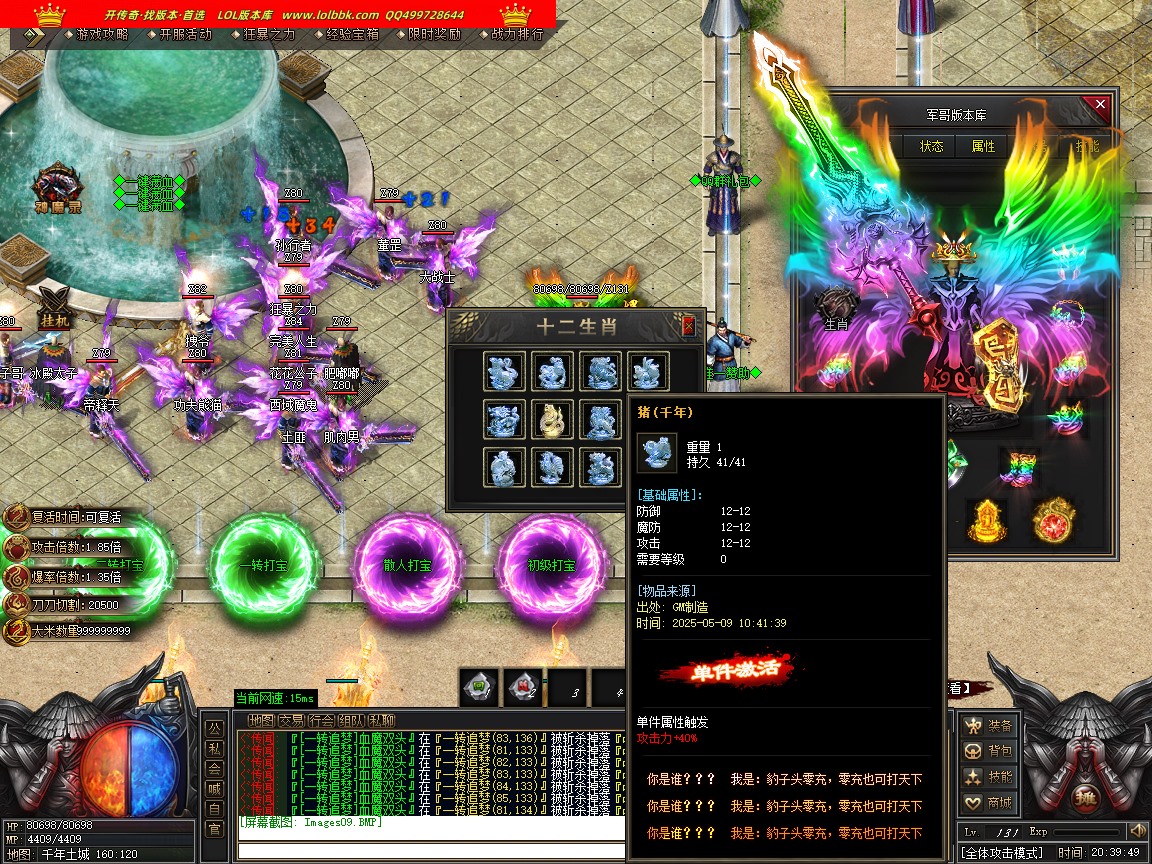Open the 开服活动 server events menu

pos(185,34)
